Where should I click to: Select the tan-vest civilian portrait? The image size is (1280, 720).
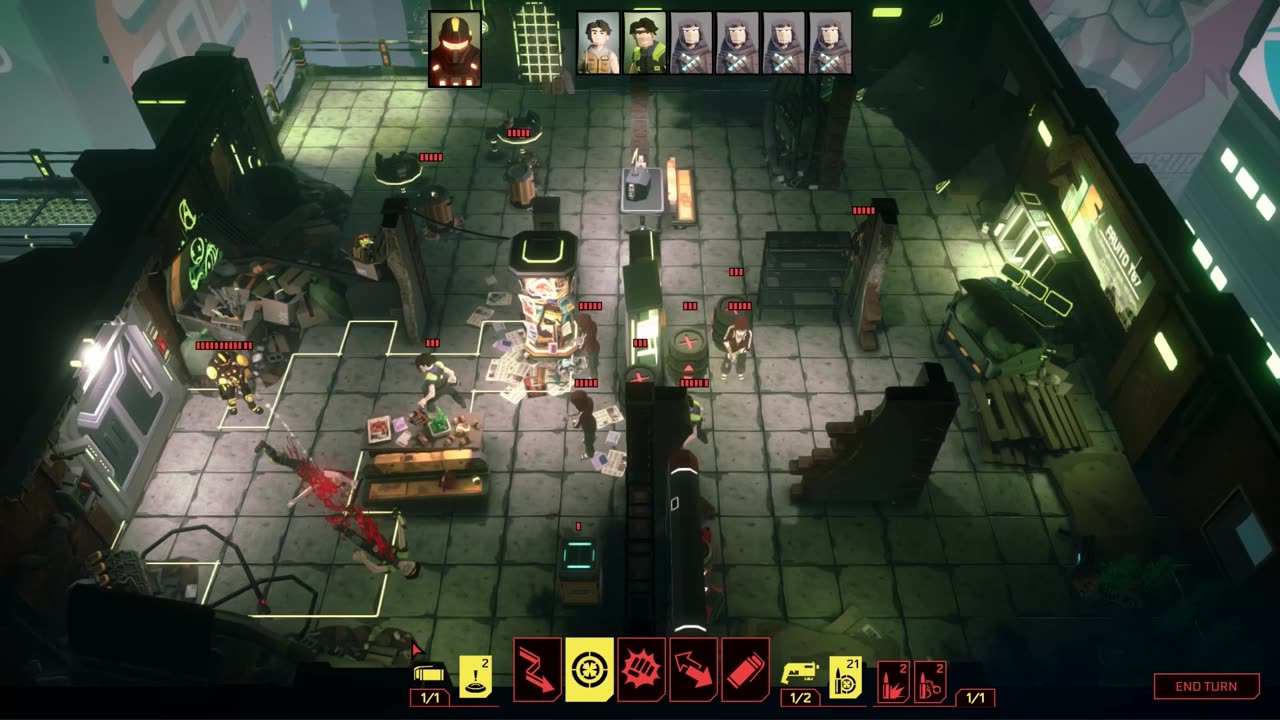(x=598, y=43)
